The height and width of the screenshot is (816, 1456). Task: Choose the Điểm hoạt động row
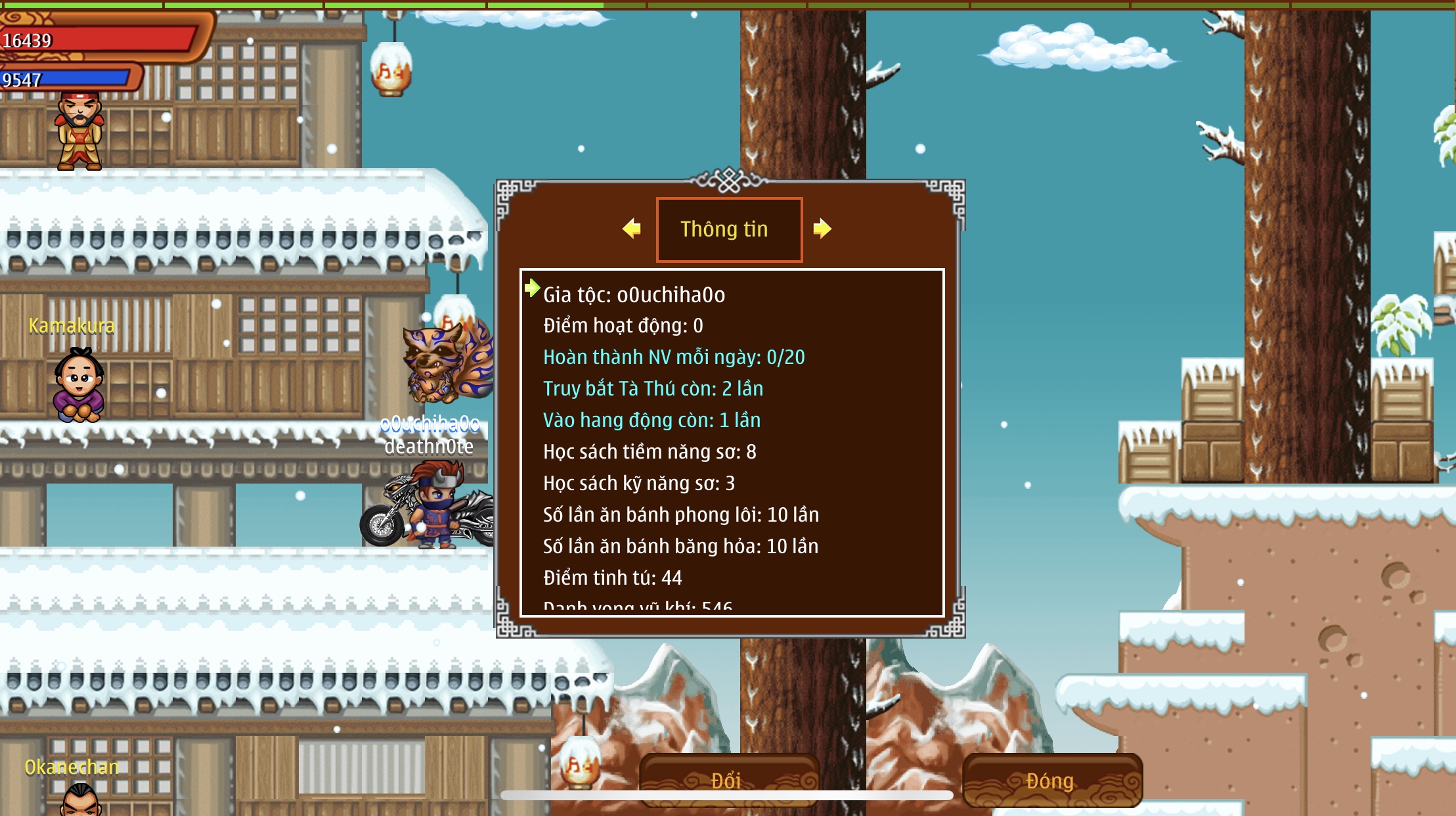coord(623,326)
